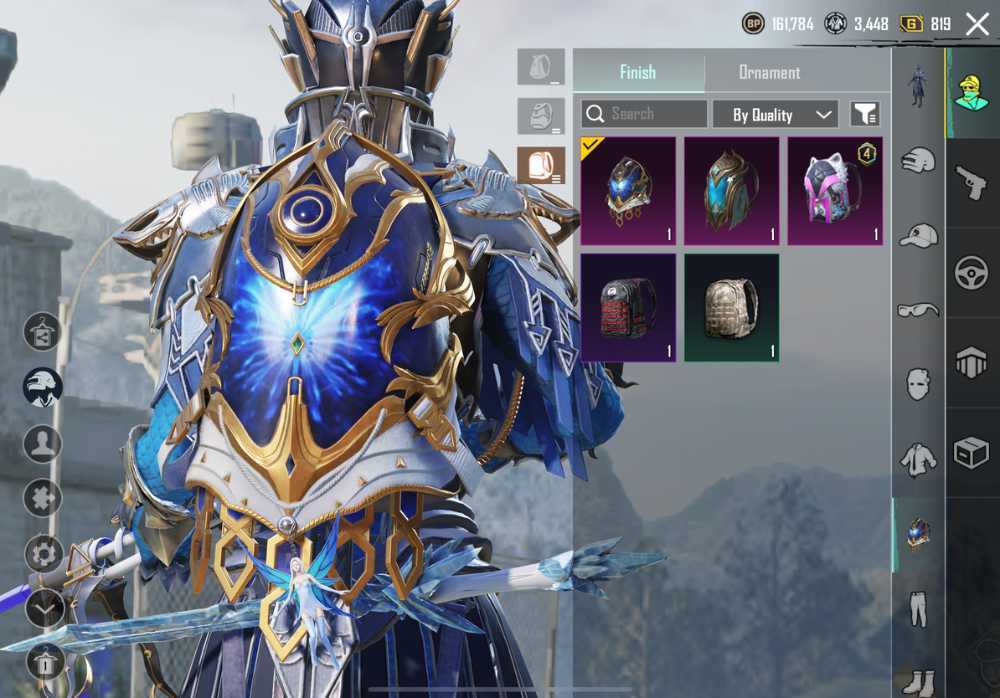The width and height of the screenshot is (1000, 698).
Task: Click the gear settings icon
Action: tap(43, 553)
